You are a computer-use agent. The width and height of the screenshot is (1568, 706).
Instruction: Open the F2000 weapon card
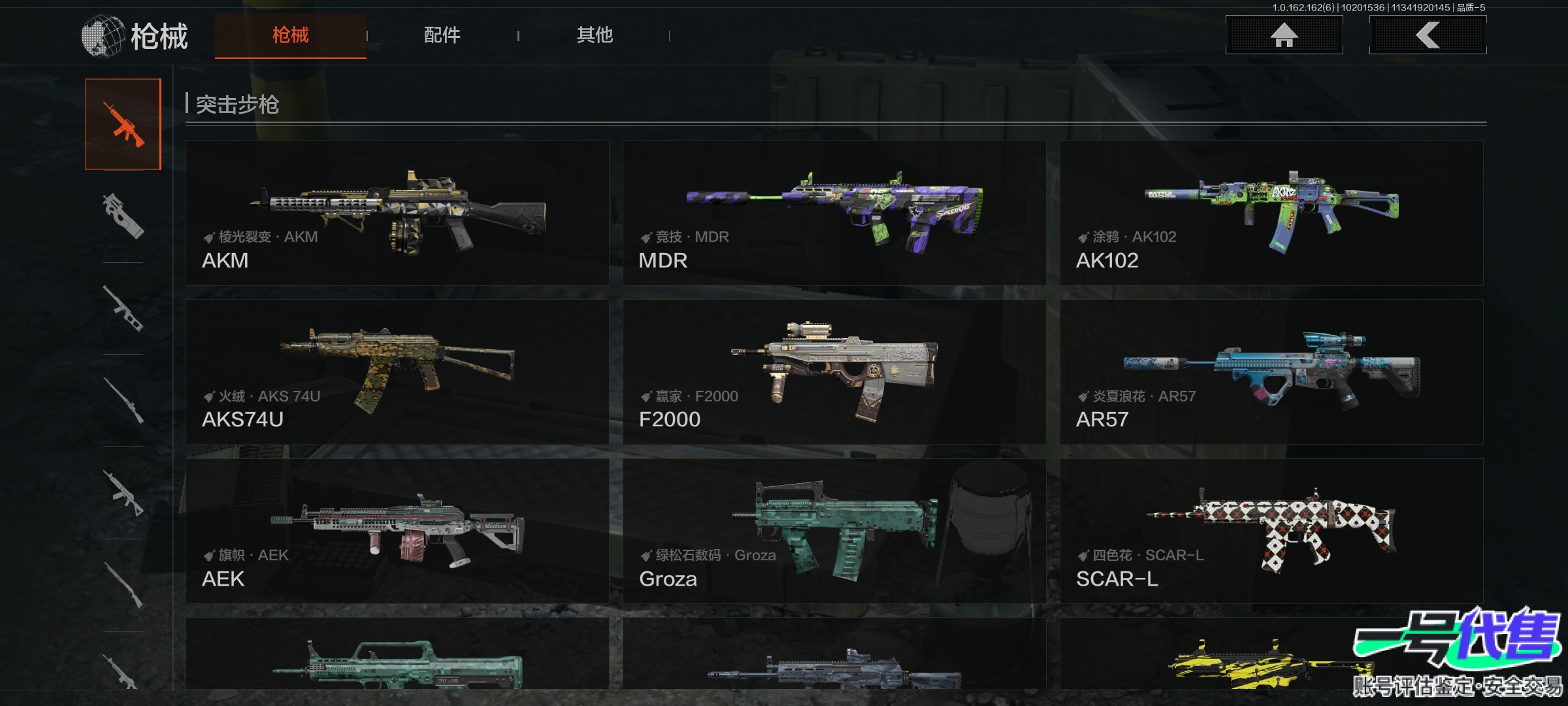click(834, 372)
